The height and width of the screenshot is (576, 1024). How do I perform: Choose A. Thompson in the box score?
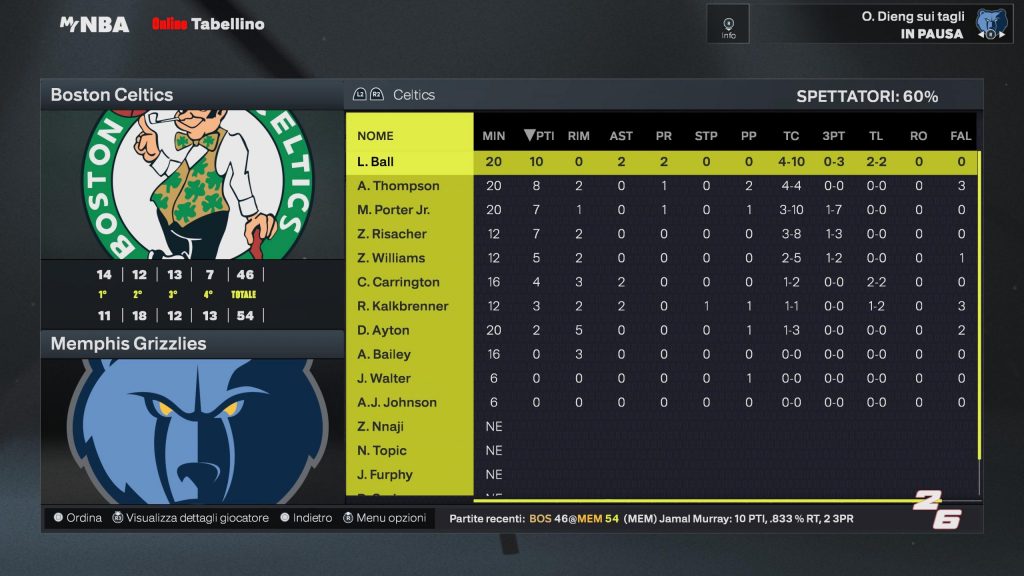(398, 186)
